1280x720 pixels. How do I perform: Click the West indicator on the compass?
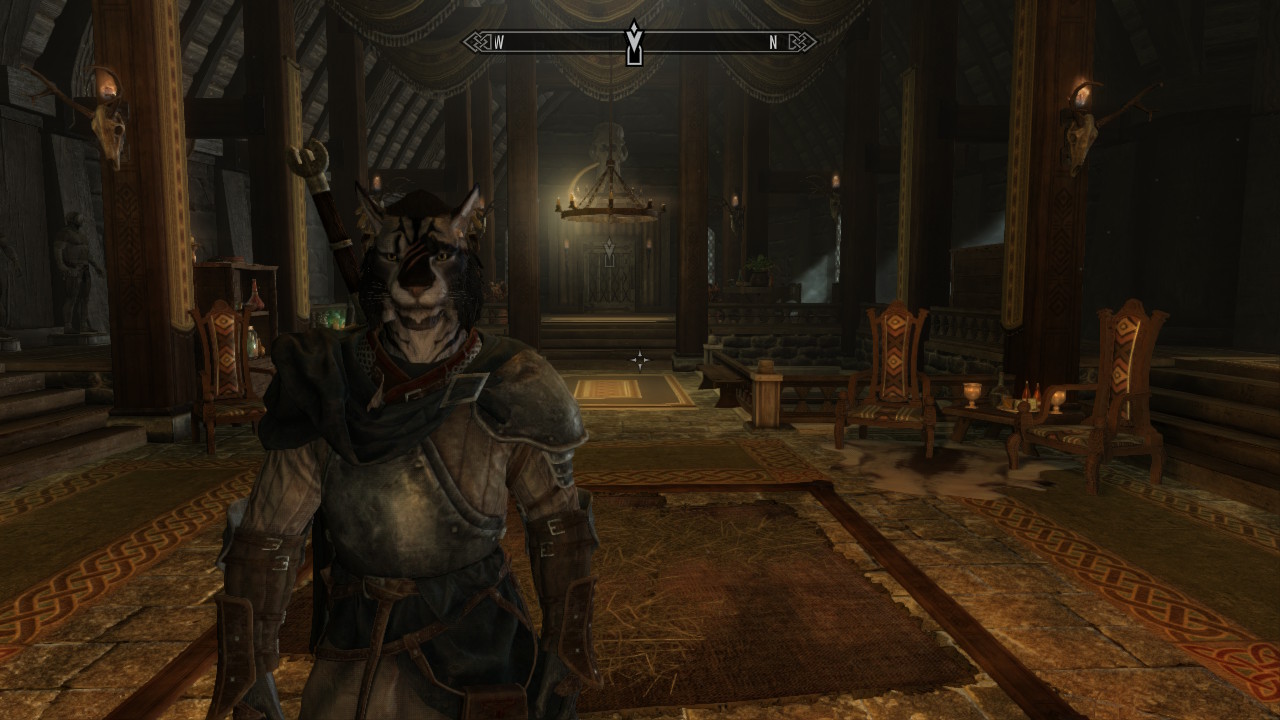coord(498,42)
